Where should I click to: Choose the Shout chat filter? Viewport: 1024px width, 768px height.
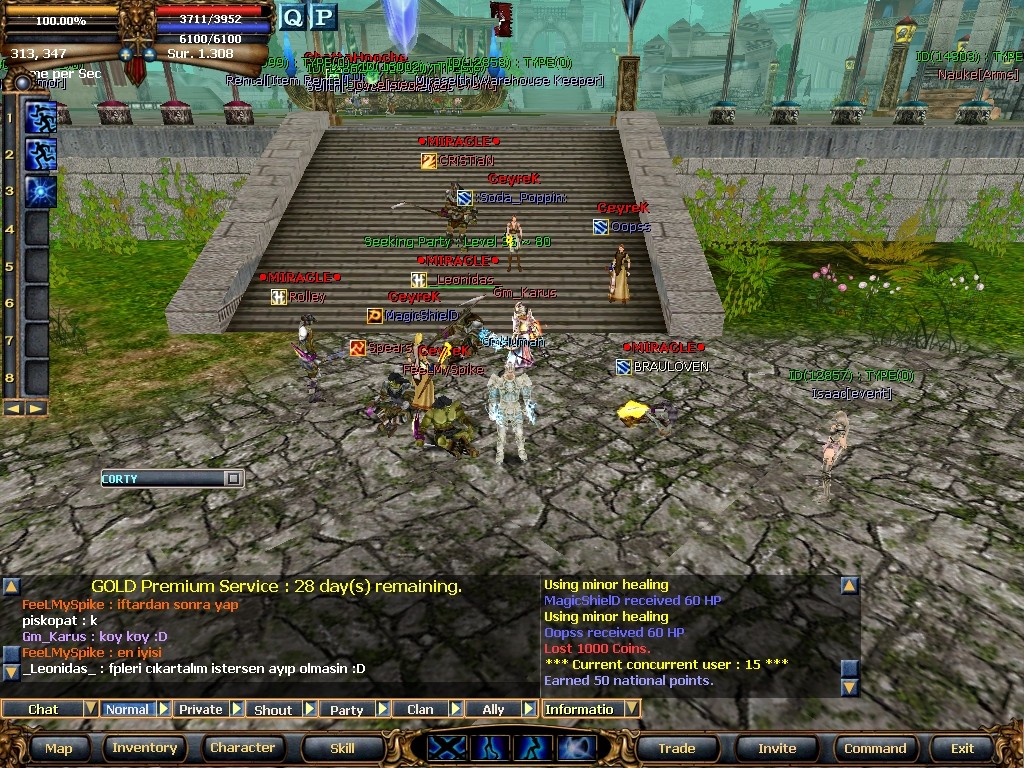point(273,709)
